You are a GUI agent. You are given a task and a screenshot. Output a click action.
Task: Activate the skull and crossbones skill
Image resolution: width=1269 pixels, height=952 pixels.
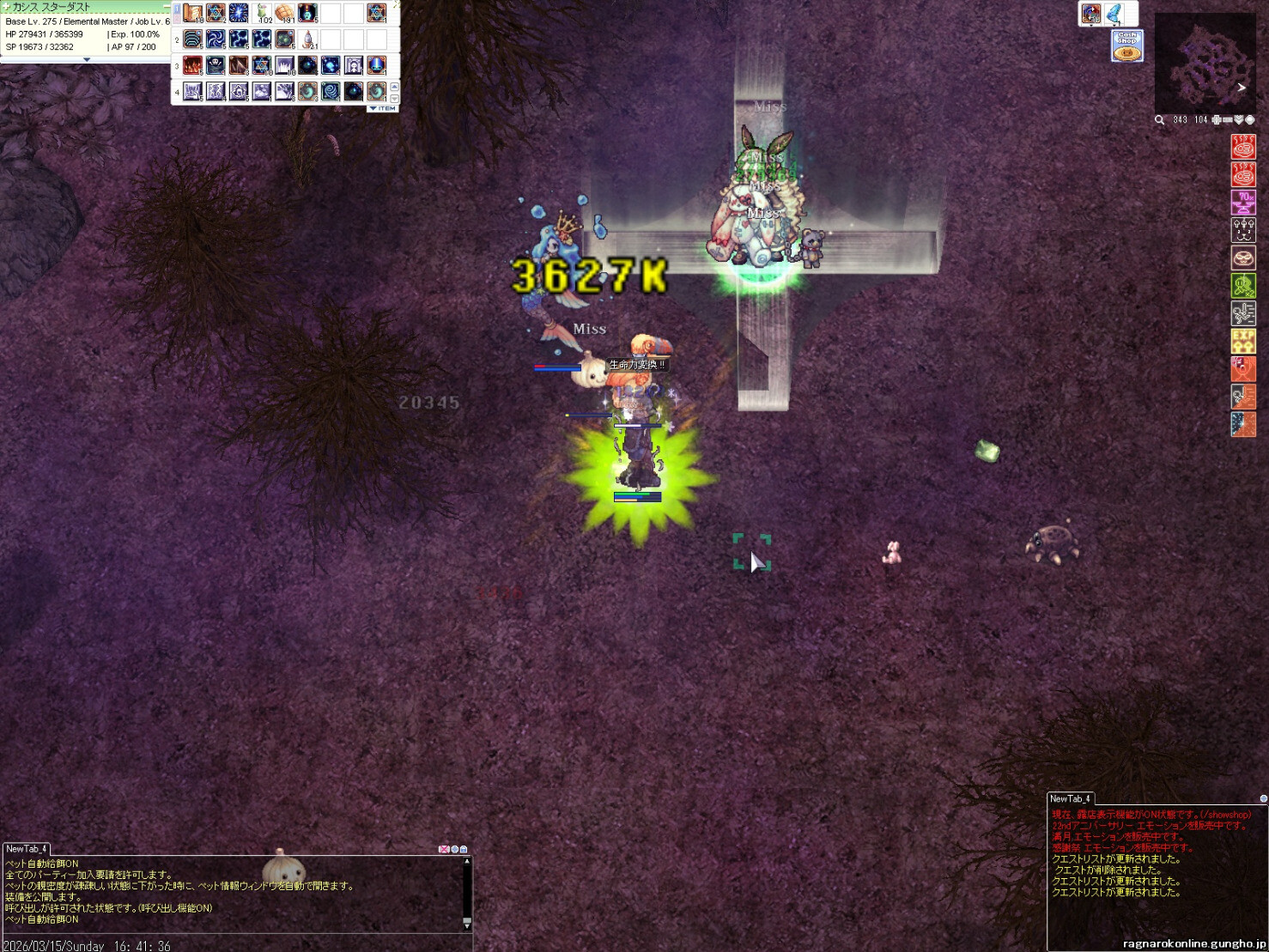click(216, 65)
